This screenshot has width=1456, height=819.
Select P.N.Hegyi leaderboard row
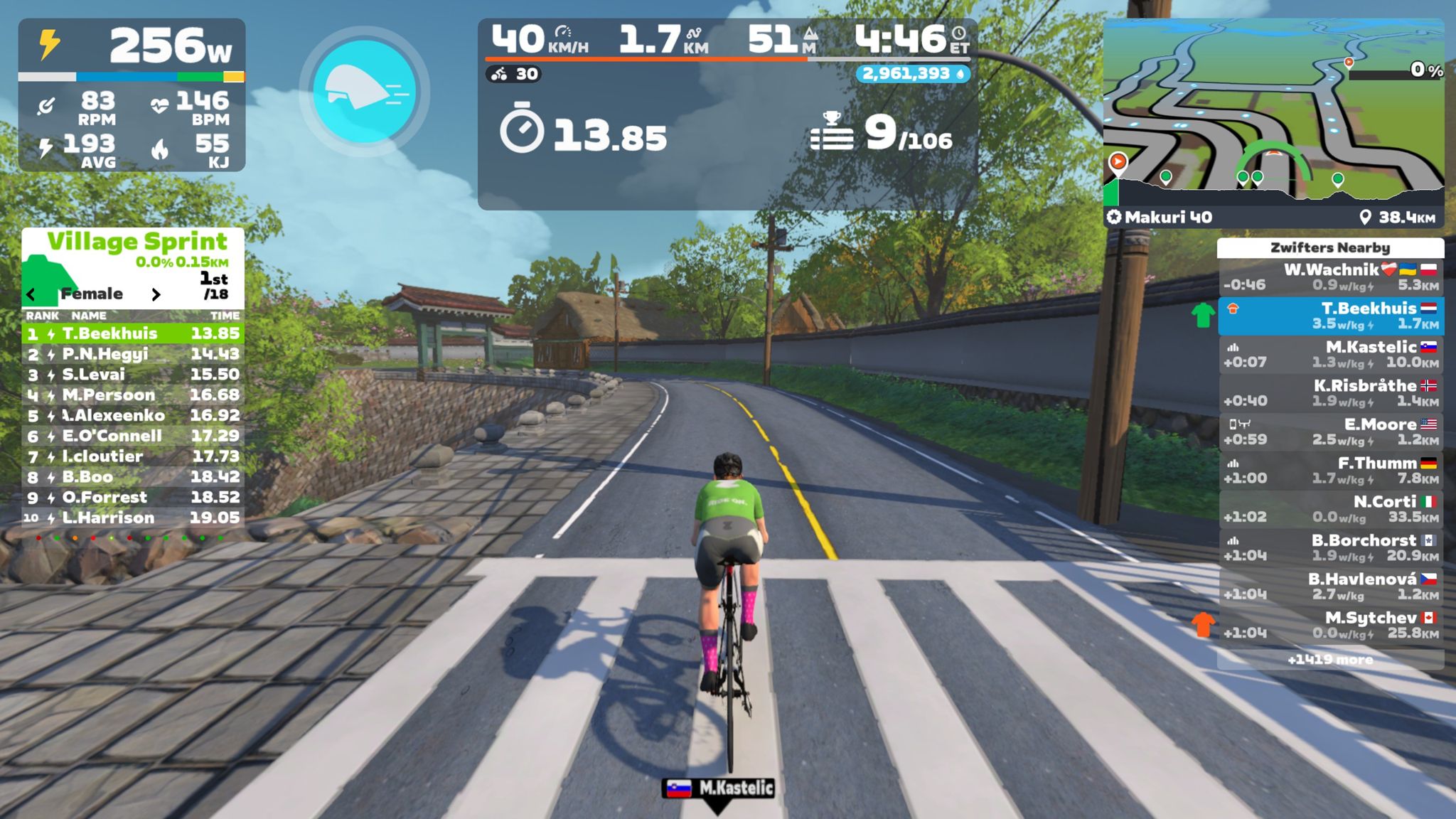coord(133,354)
